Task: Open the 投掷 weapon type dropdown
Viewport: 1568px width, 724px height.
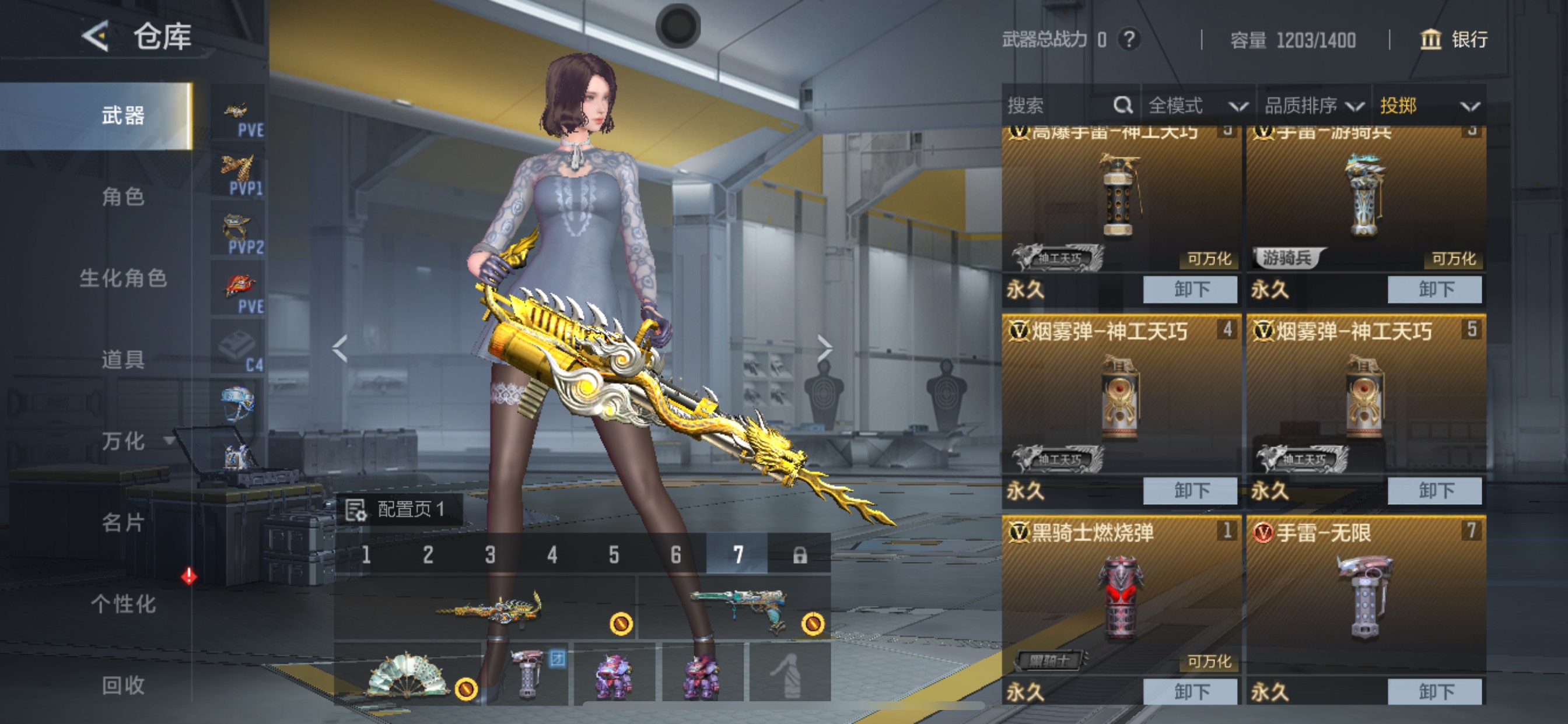Action: [x=1428, y=106]
